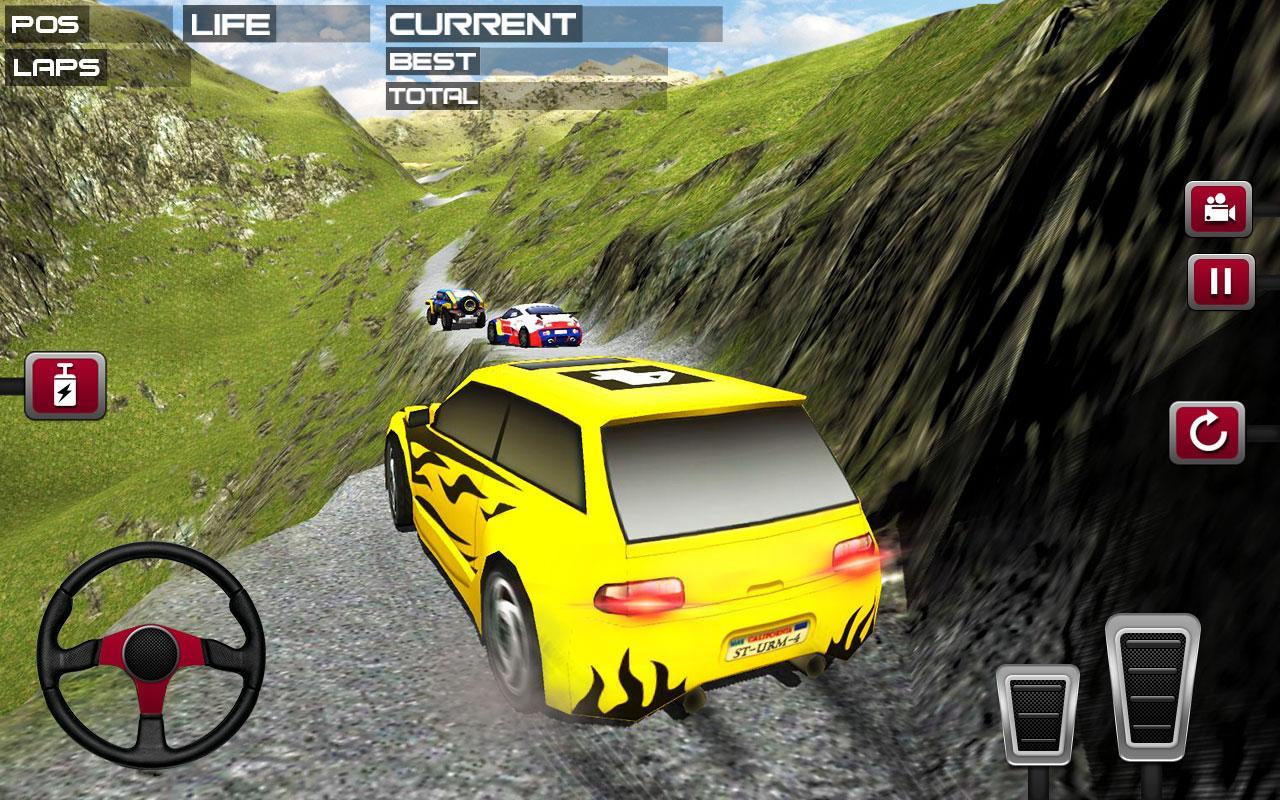1280x800 pixels.
Task: Switch the camera view with the camera button
Action: [1218, 209]
